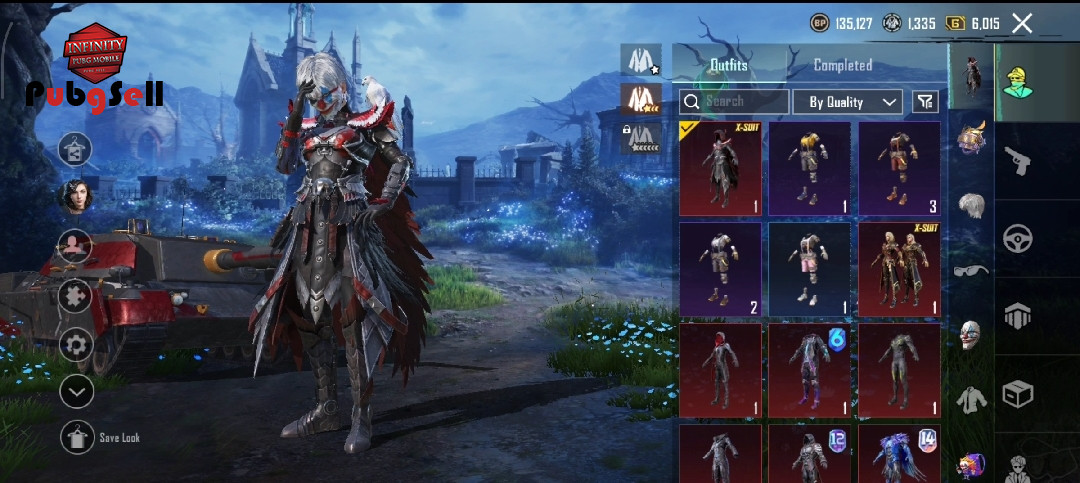Image resolution: width=1080 pixels, height=483 pixels.
Task: Save the current look
Action: (78, 438)
